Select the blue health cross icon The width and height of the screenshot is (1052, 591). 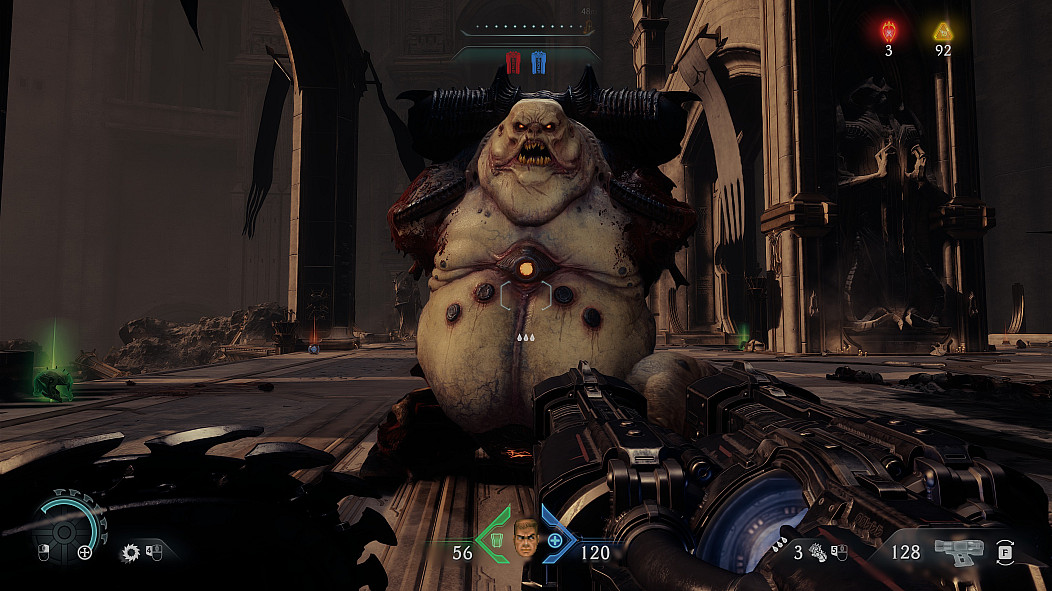(555, 542)
